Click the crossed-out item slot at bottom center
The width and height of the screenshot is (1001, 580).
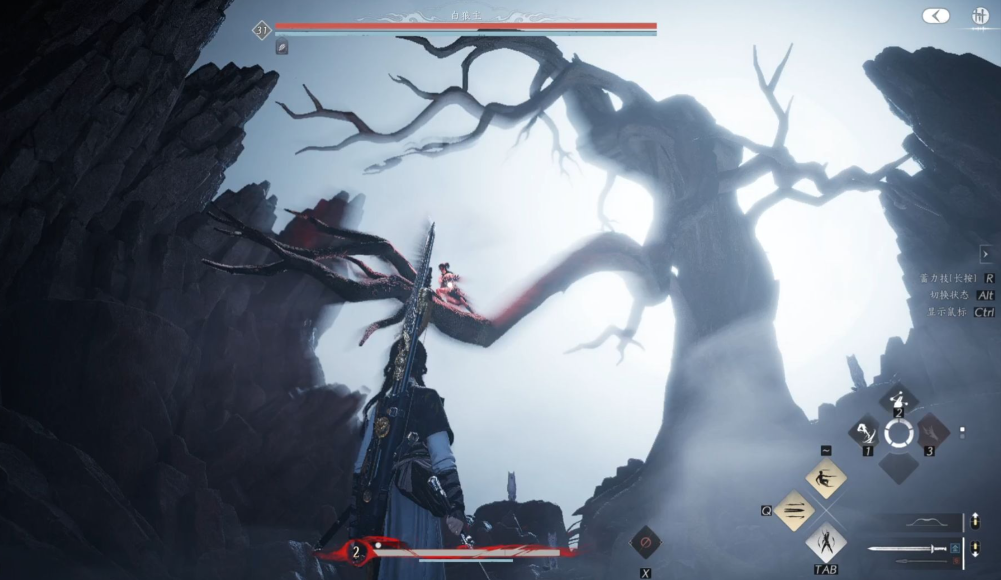645,543
